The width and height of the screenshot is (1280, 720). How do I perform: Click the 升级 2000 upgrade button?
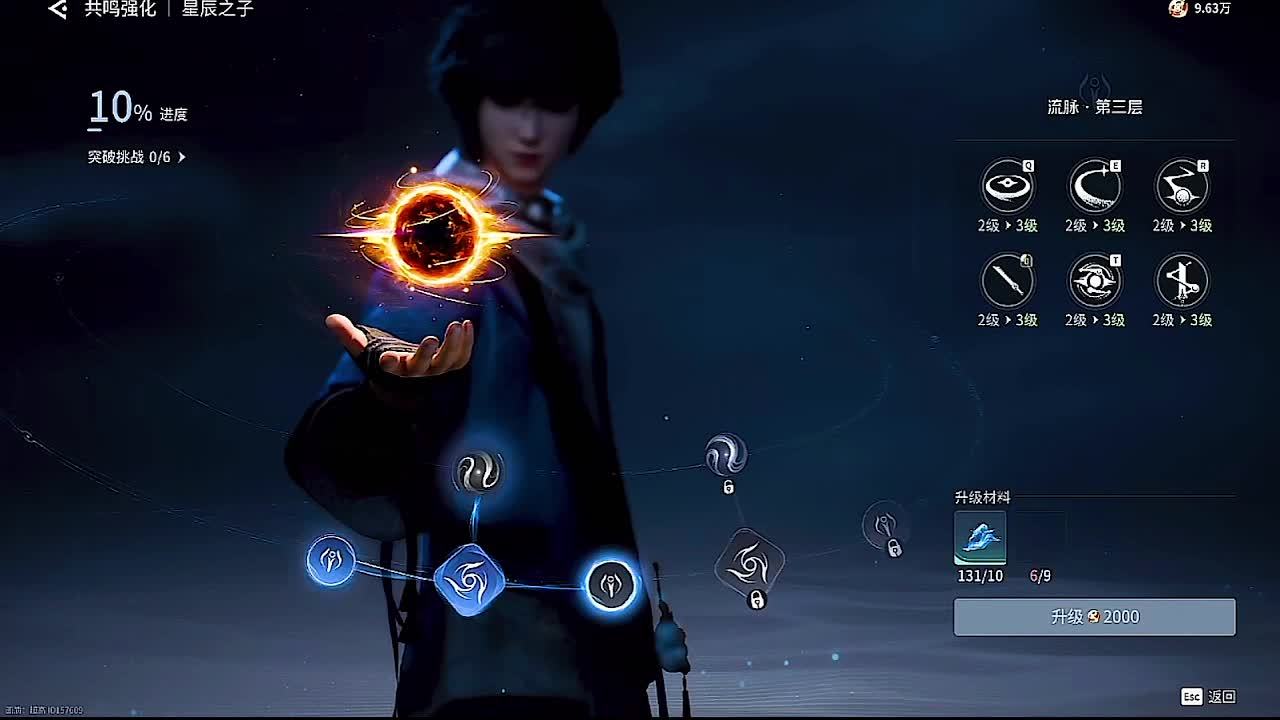[x=1094, y=617]
